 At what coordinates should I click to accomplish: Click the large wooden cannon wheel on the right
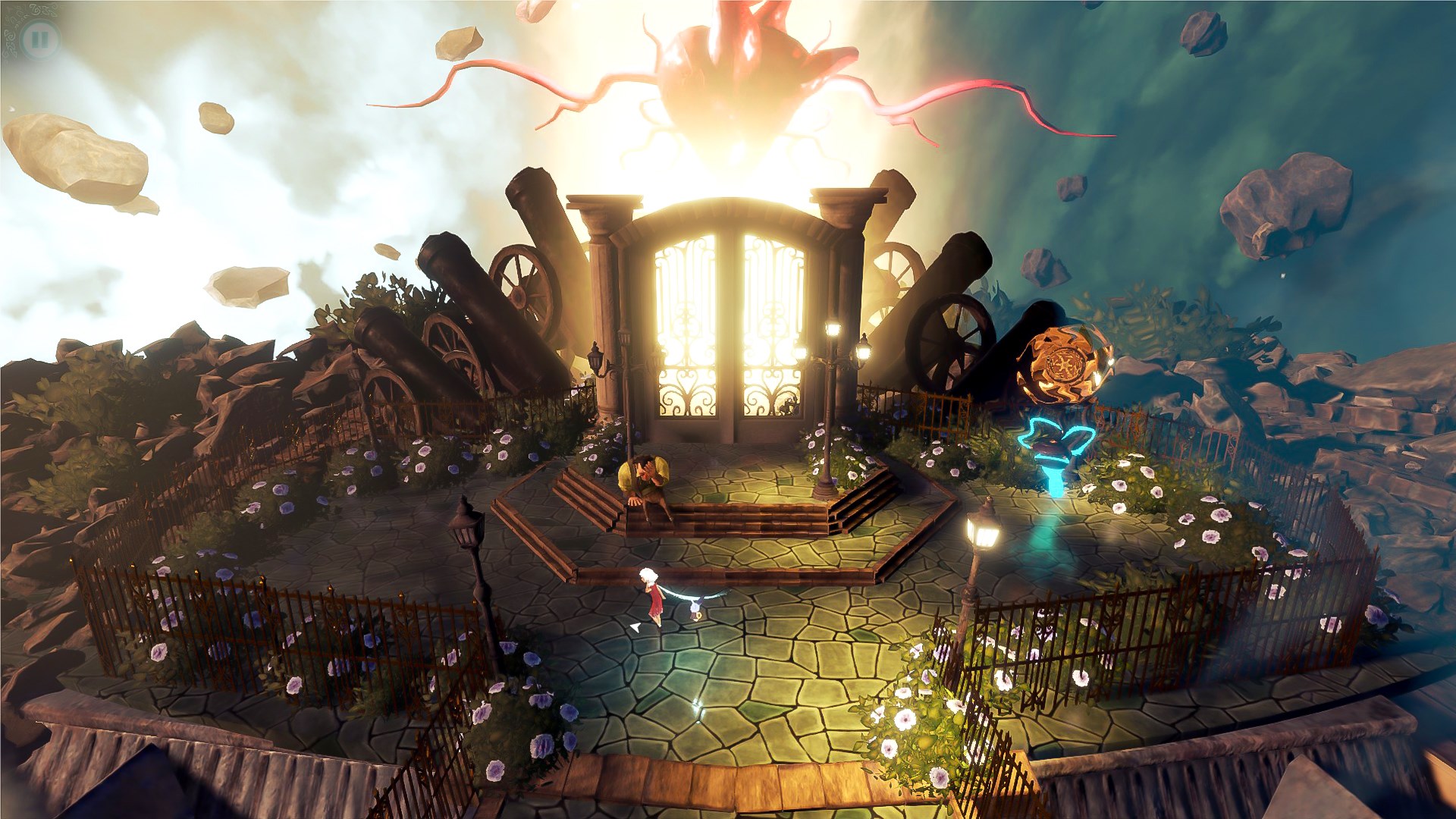[946, 341]
